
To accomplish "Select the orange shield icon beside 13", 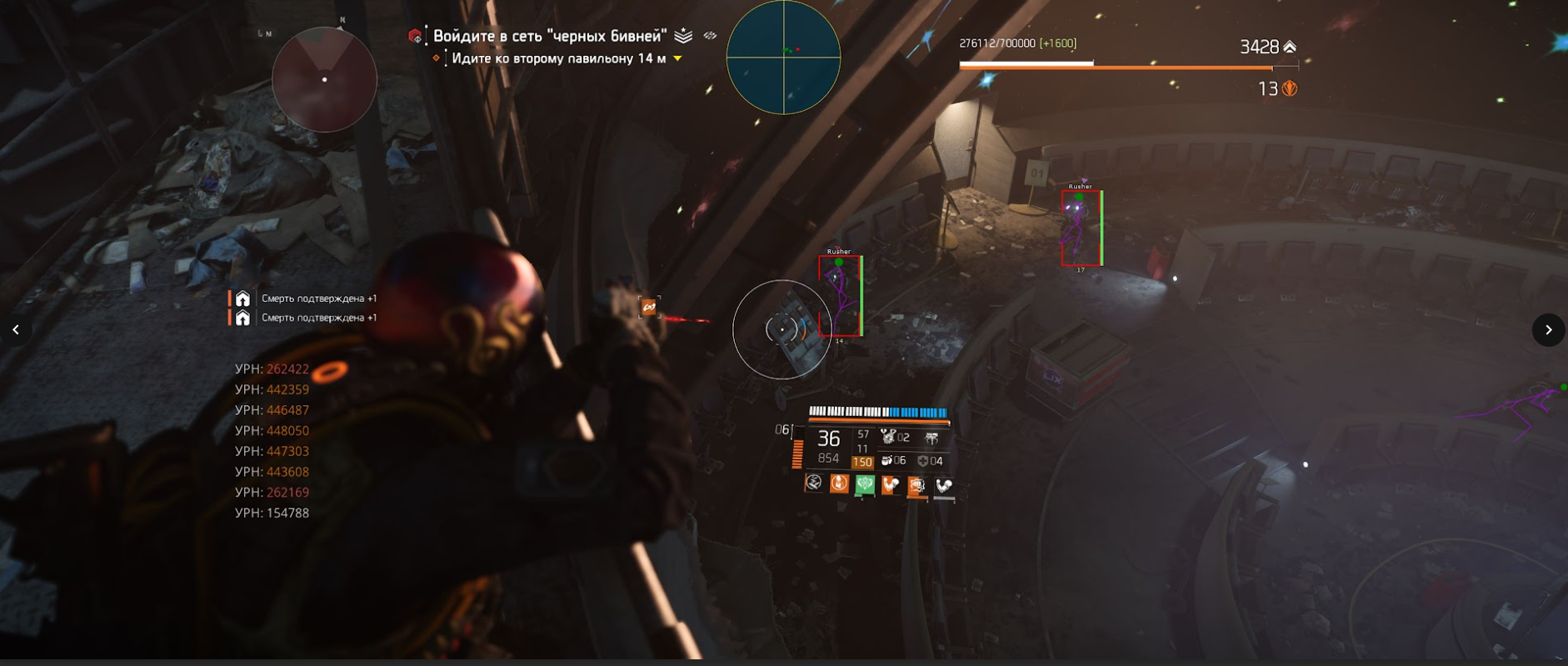I will (x=1290, y=88).
